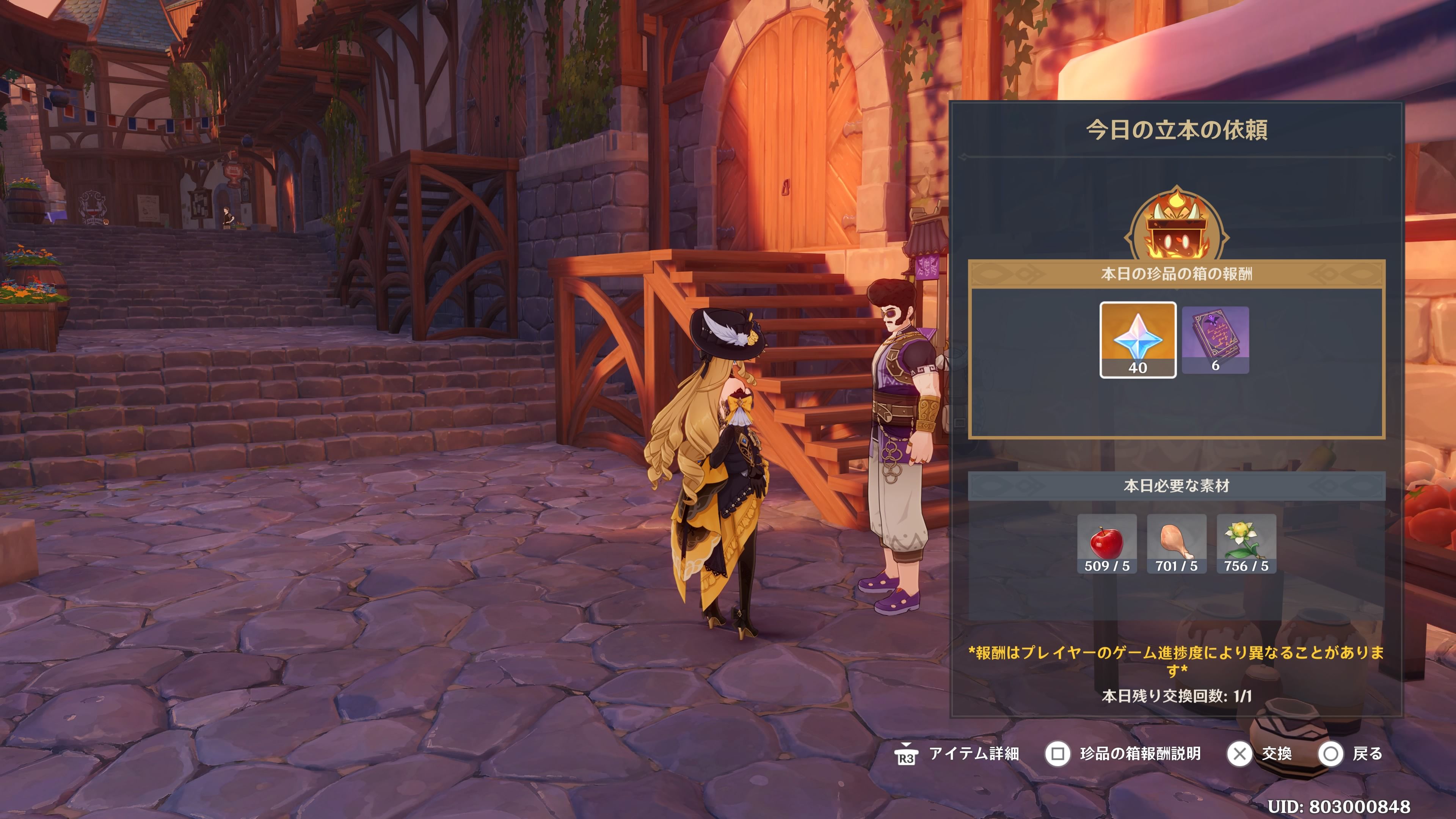The image size is (1456, 819).
Task: Choose the raw meat material slot
Action: click(1176, 544)
